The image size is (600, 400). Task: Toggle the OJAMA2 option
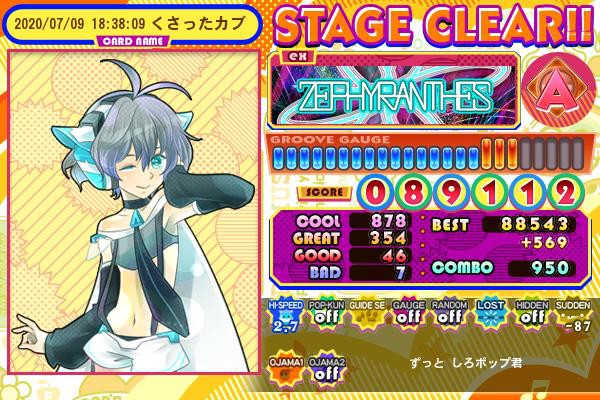click(325, 366)
